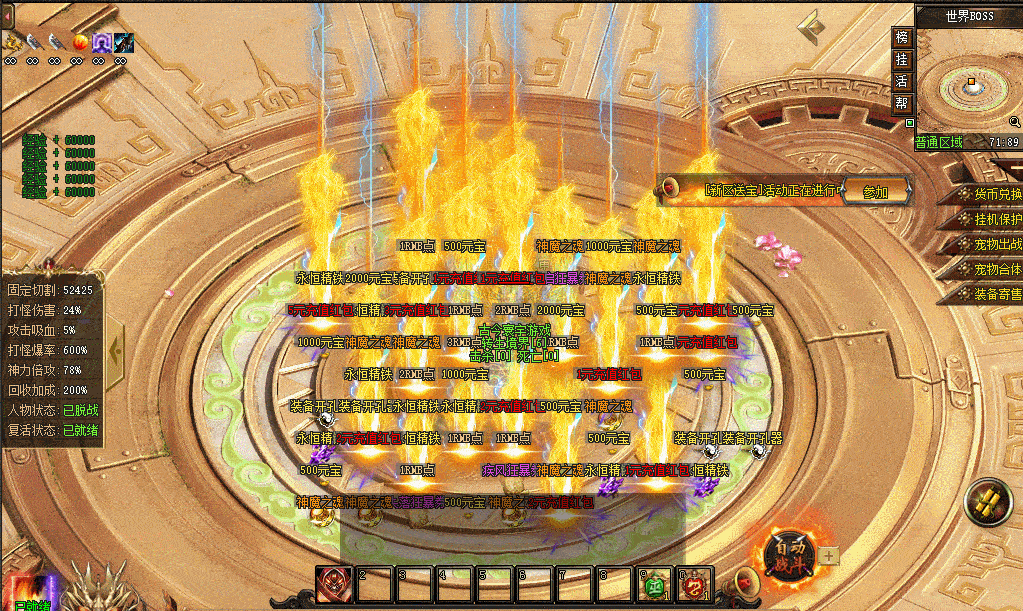The image size is (1023, 611).
Task: Click the golden scroll bundle icon
Action: coord(990,501)
